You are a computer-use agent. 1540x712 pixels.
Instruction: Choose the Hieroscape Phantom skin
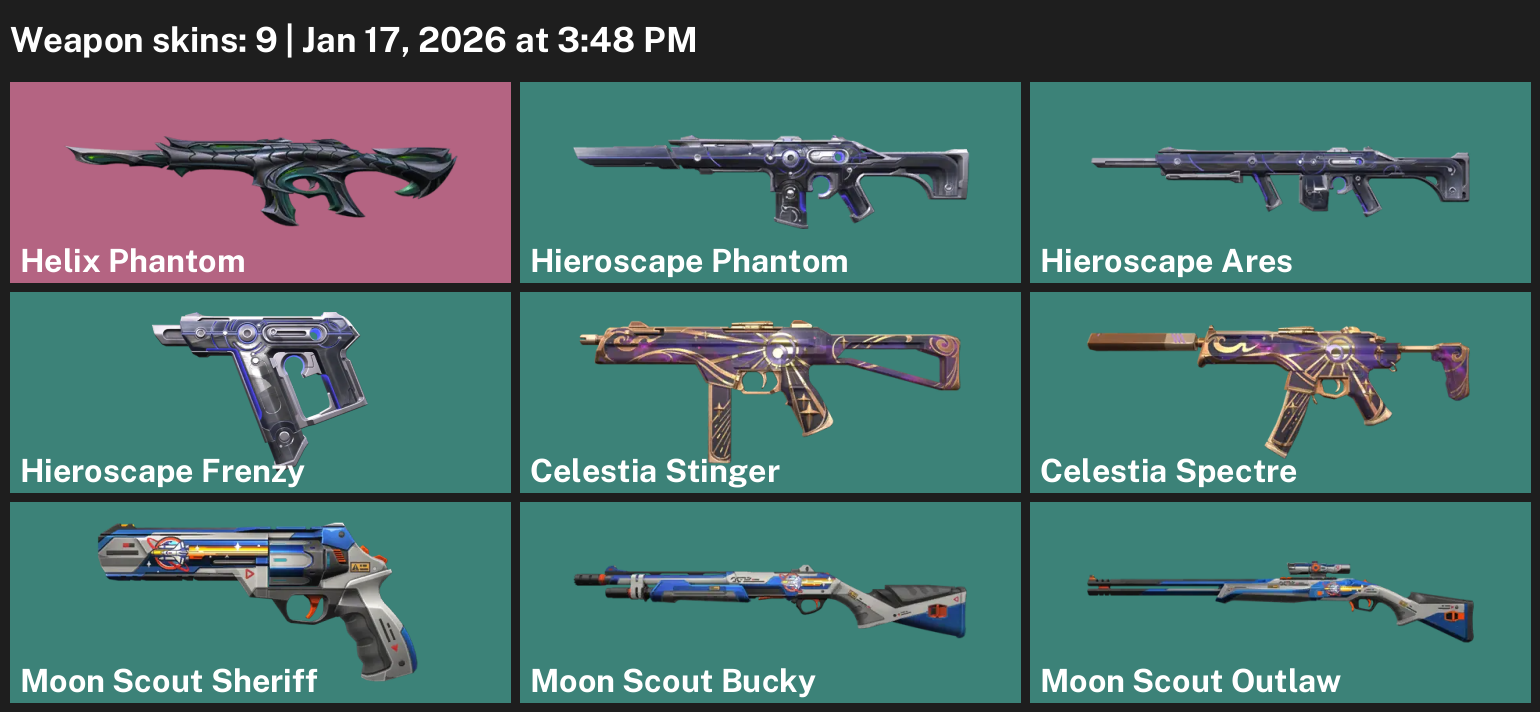(x=770, y=182)
